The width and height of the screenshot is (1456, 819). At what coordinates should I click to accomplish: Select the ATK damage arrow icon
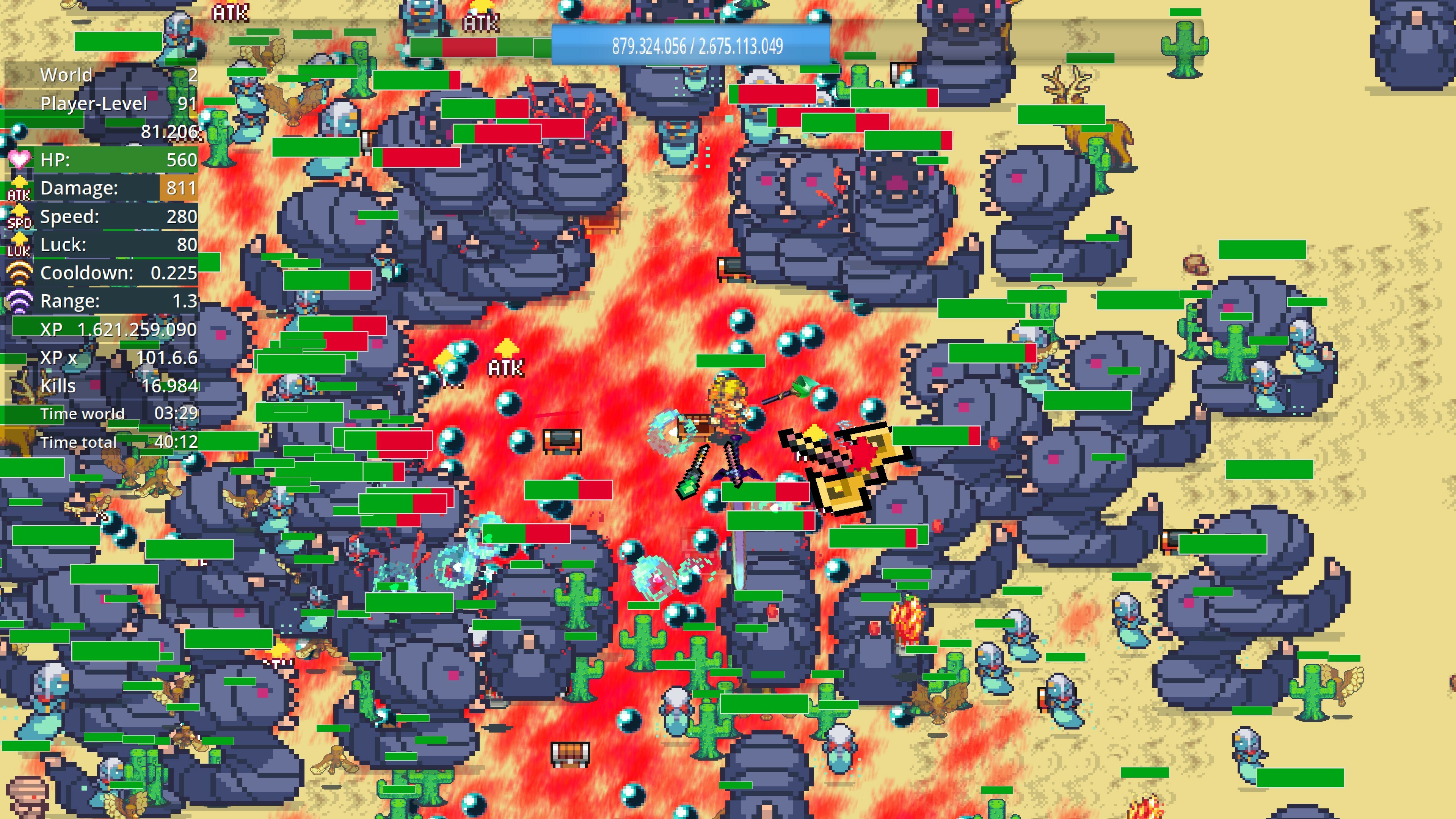click(x=19, y=188)
